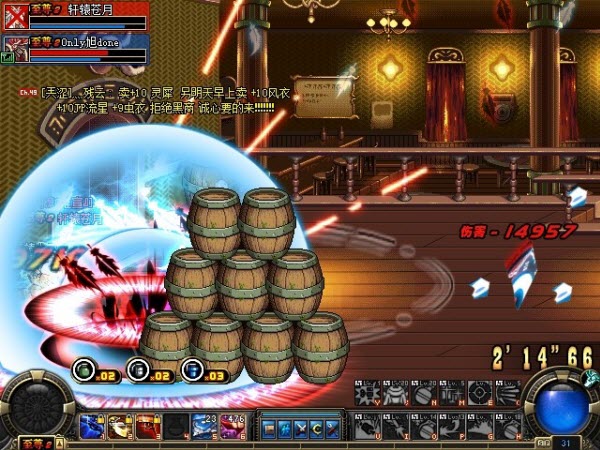
Task: Use the consumable stacked at 23
Action: 204,428
